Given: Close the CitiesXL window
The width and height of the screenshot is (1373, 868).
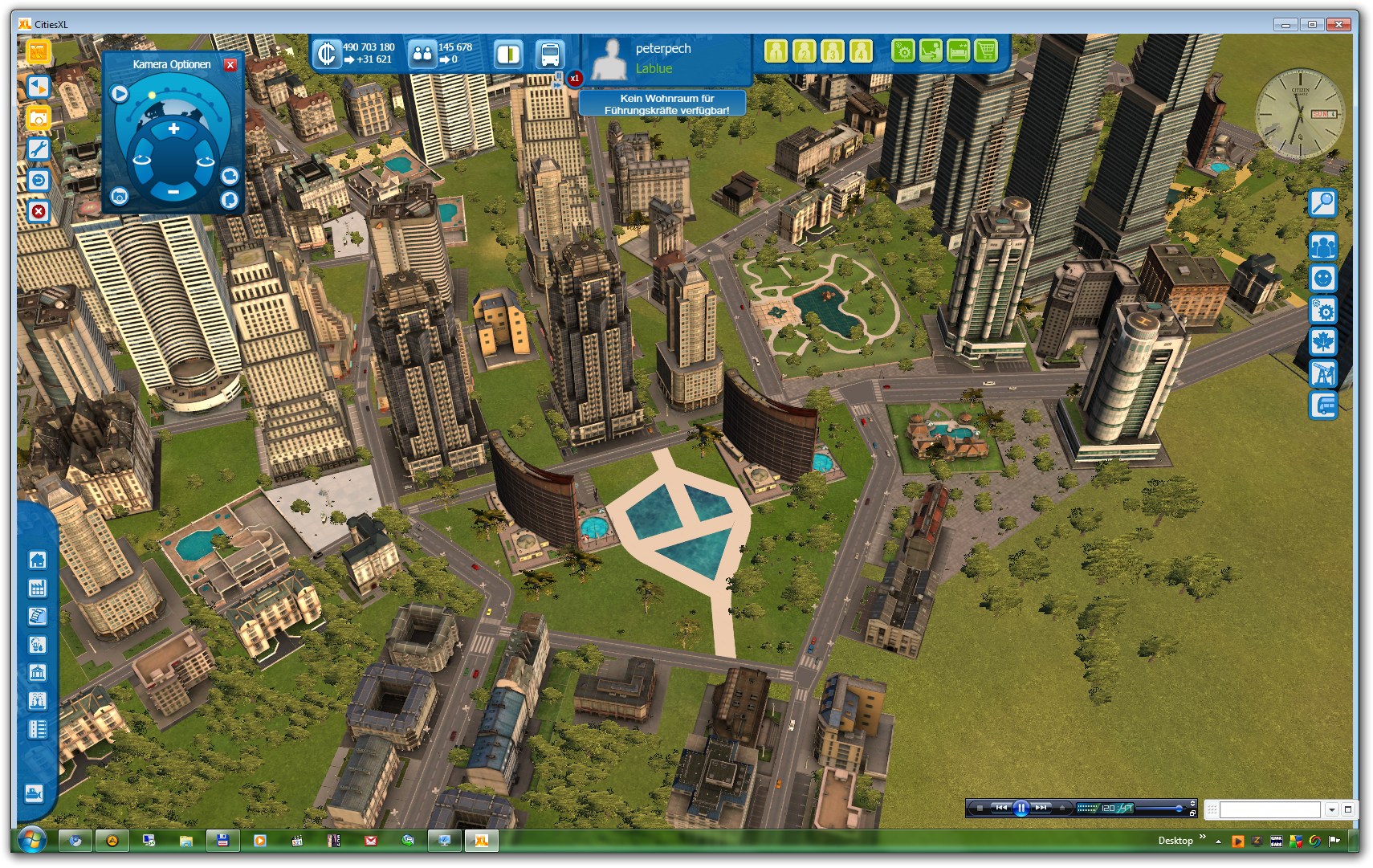Looking at the screenshot, I should pos(1338,25).
